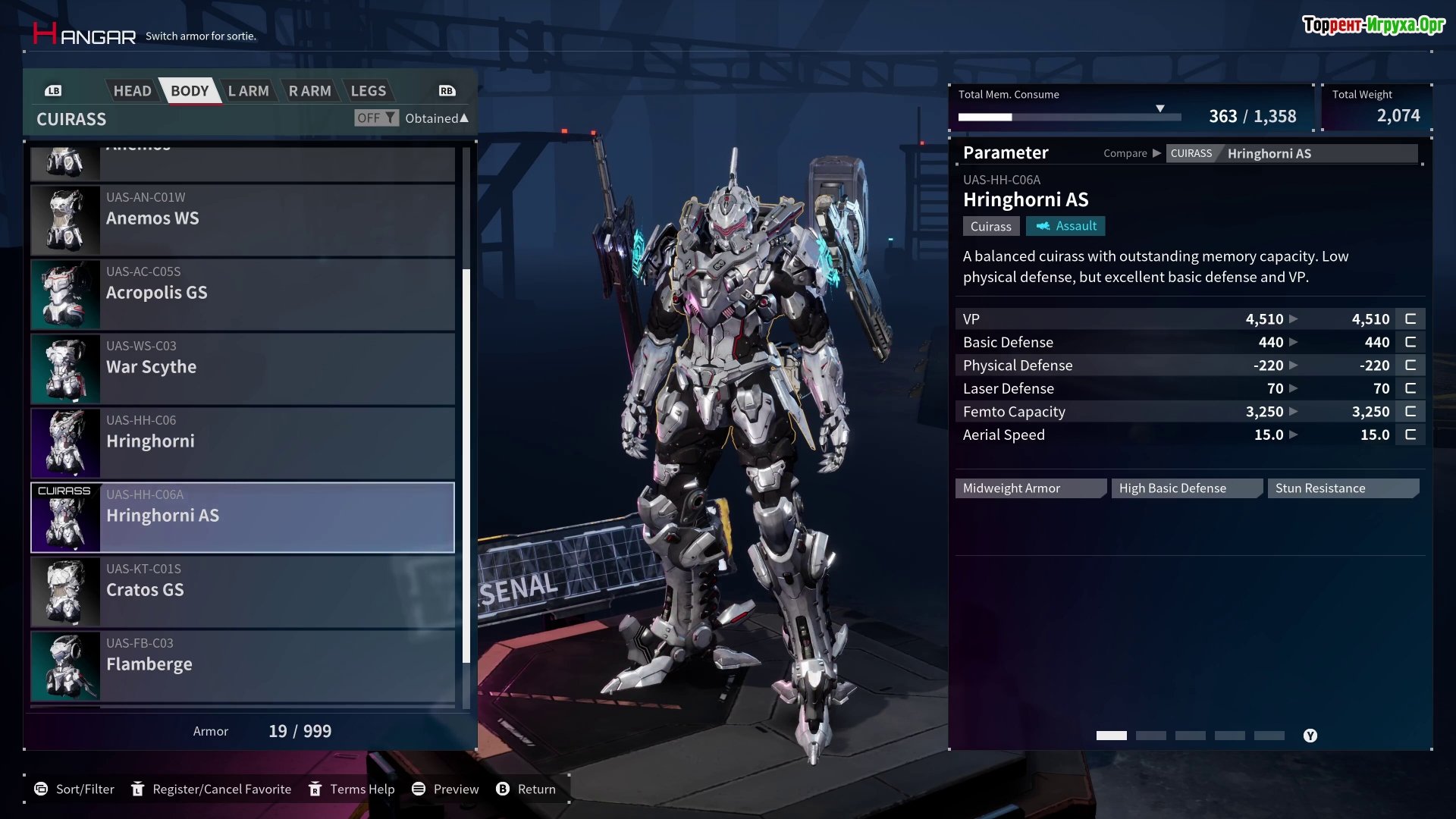Show the LEGS armor category
The height and width of the screenshot is (819, 1456).
[x=368, y=91]
